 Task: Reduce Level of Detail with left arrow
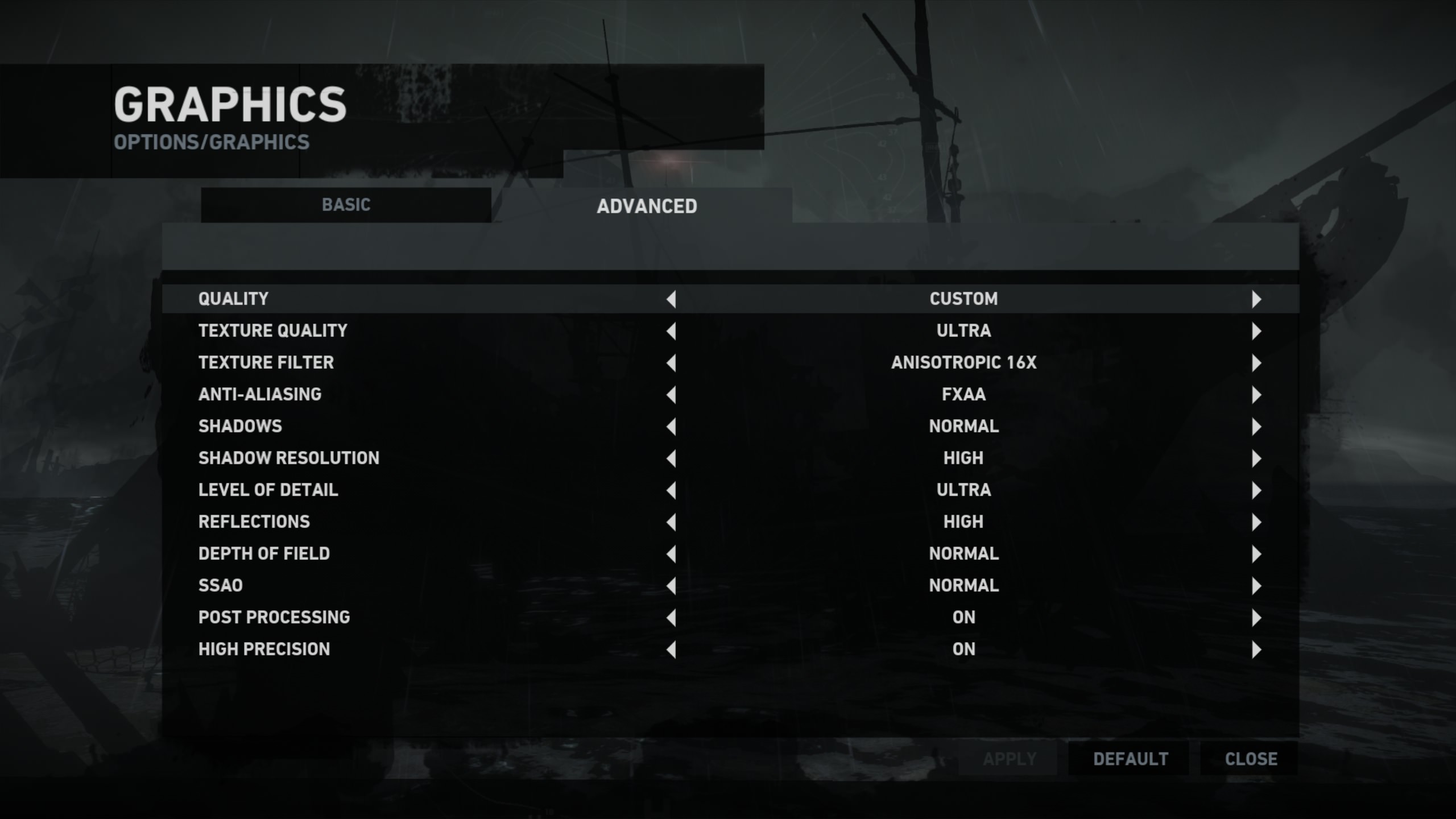(x=672, y=490)
